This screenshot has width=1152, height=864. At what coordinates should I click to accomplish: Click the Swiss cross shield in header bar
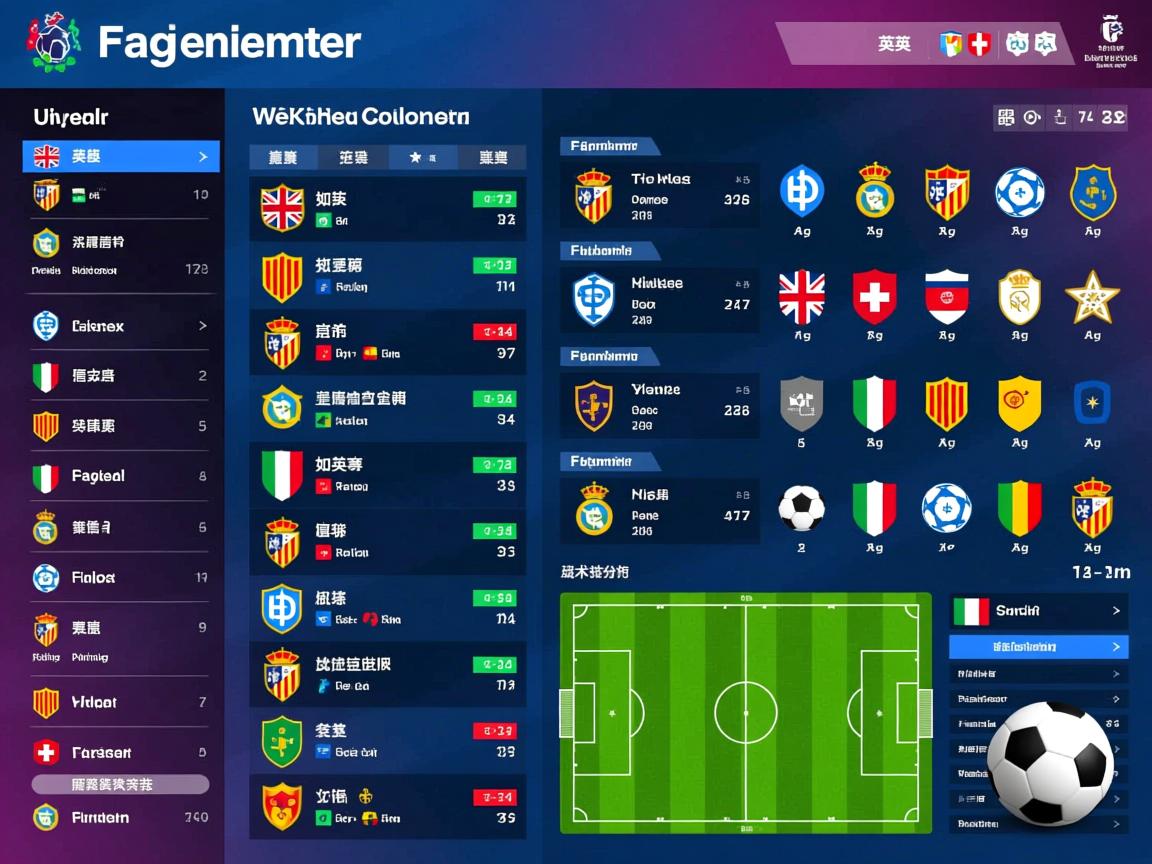[979, 44]
